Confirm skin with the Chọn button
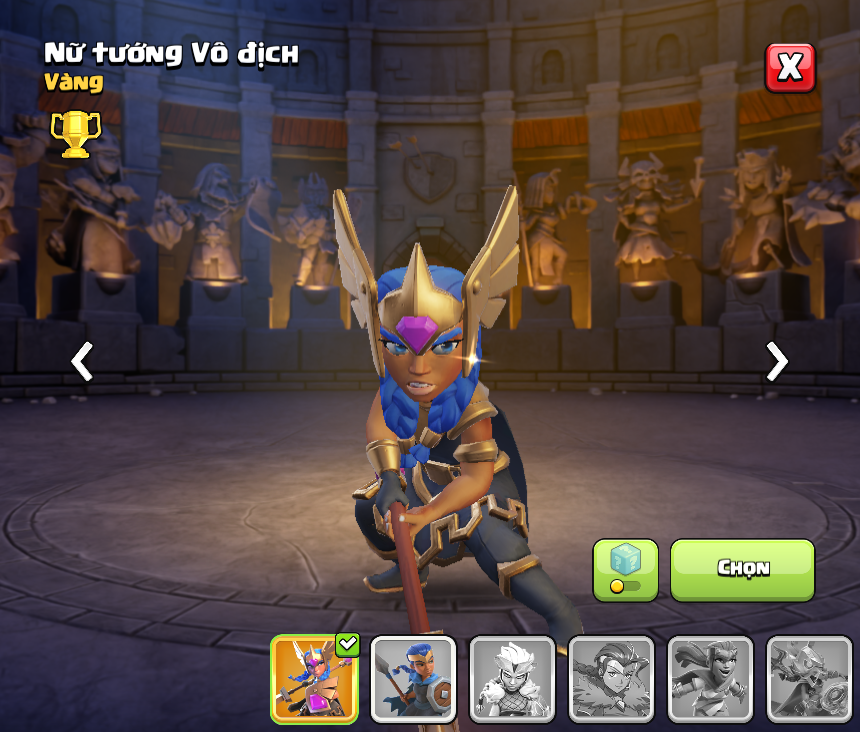Image resolution: width=860 pixels, height=732 pixels. coord(742,569)
